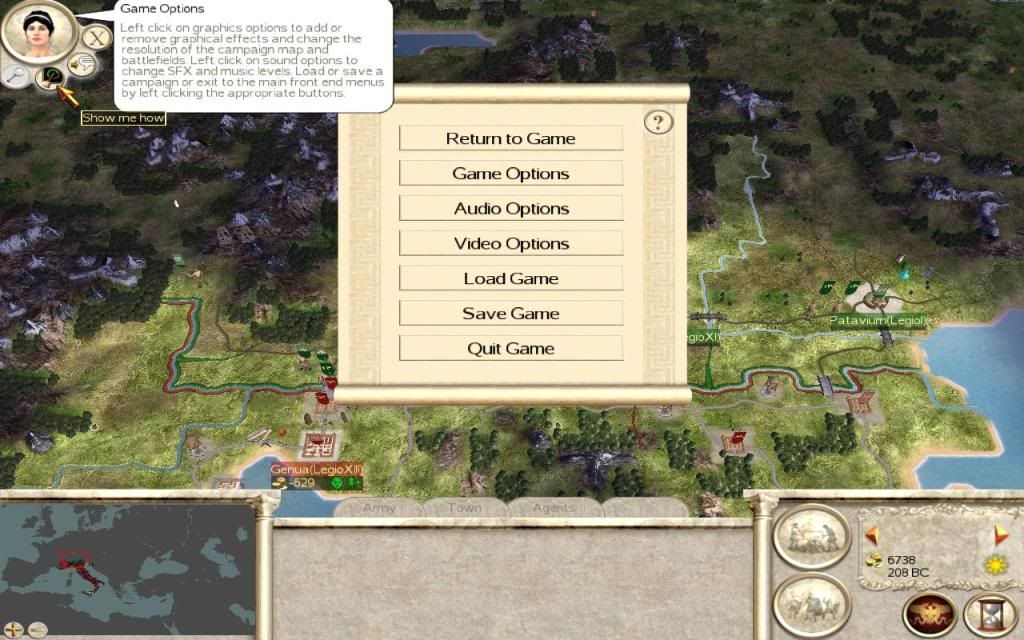
Task: Open Game Options
Action: click(x=510, y=173)
